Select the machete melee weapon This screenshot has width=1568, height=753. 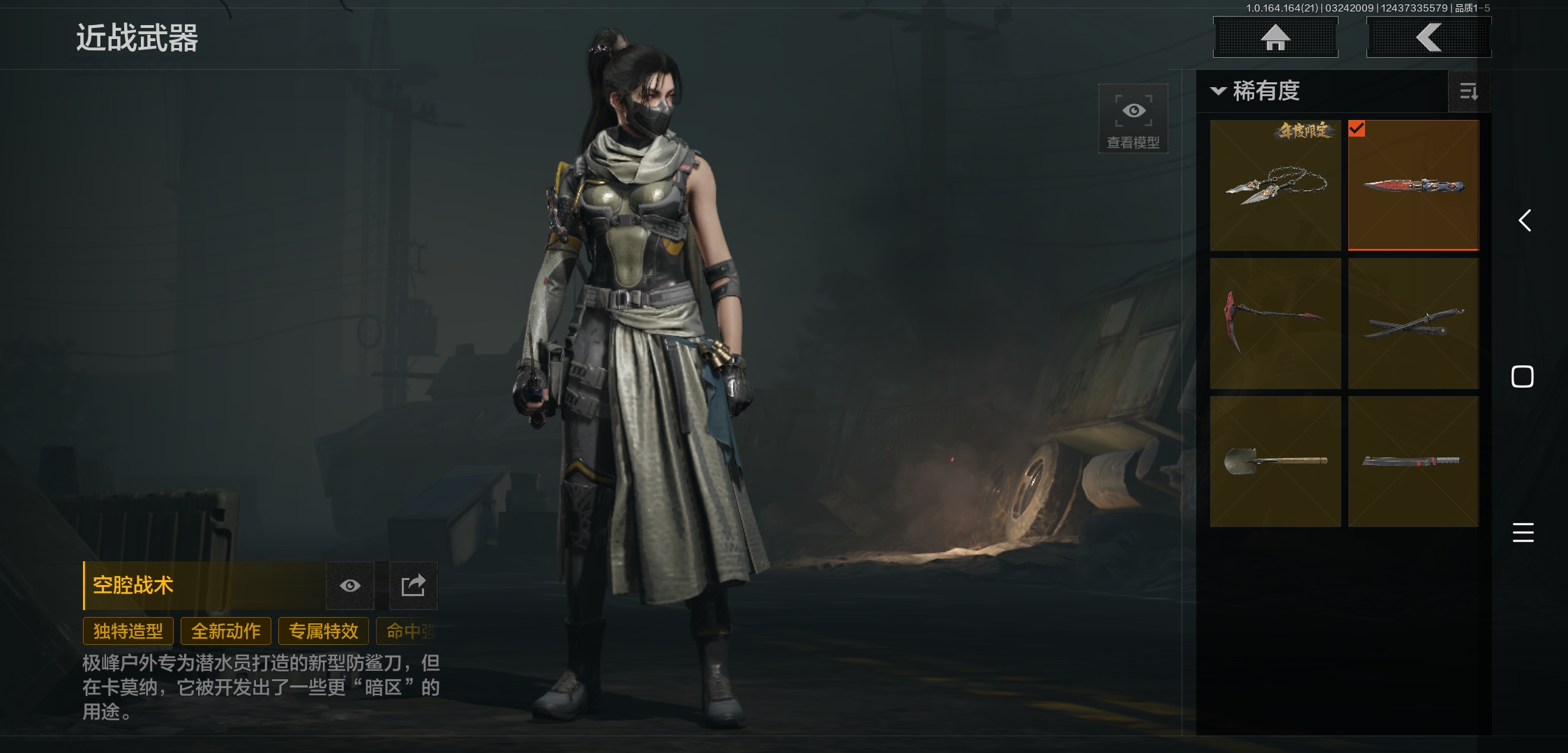(1413, 462)
